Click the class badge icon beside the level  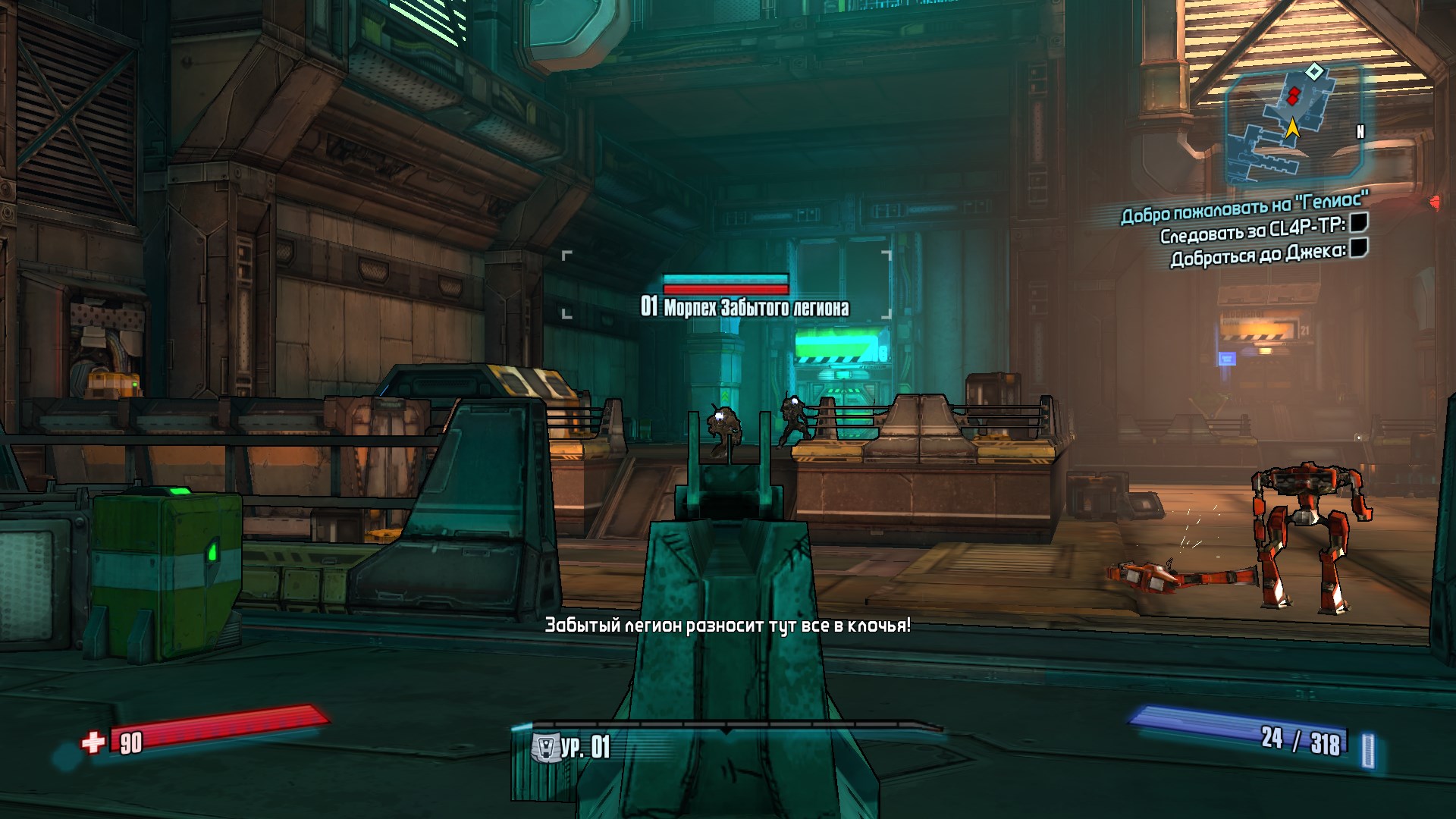click(x=544, y=747)
